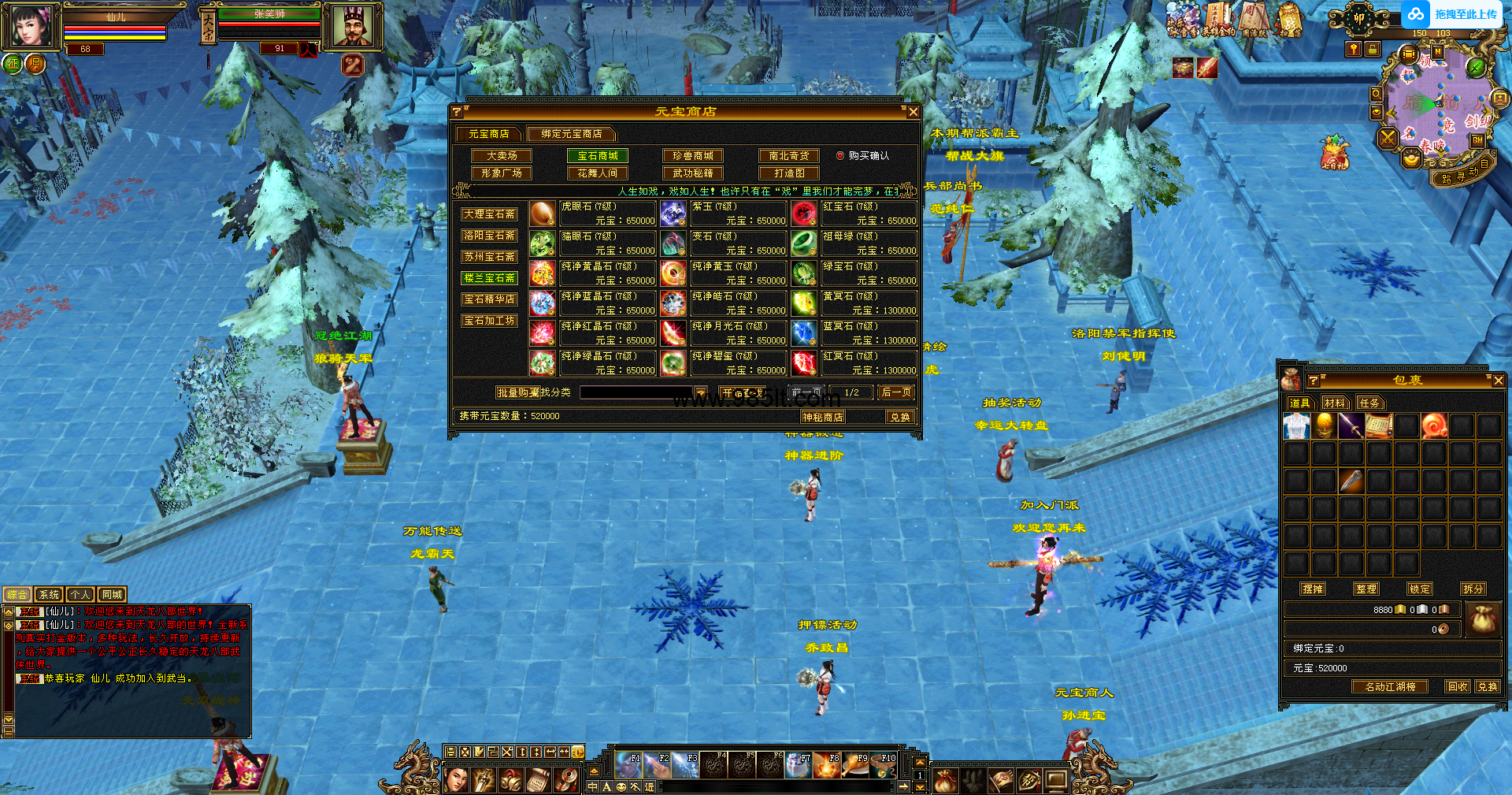Close the 元宝商店 shop window
The image size is (1512, 795).
point(913,112)
